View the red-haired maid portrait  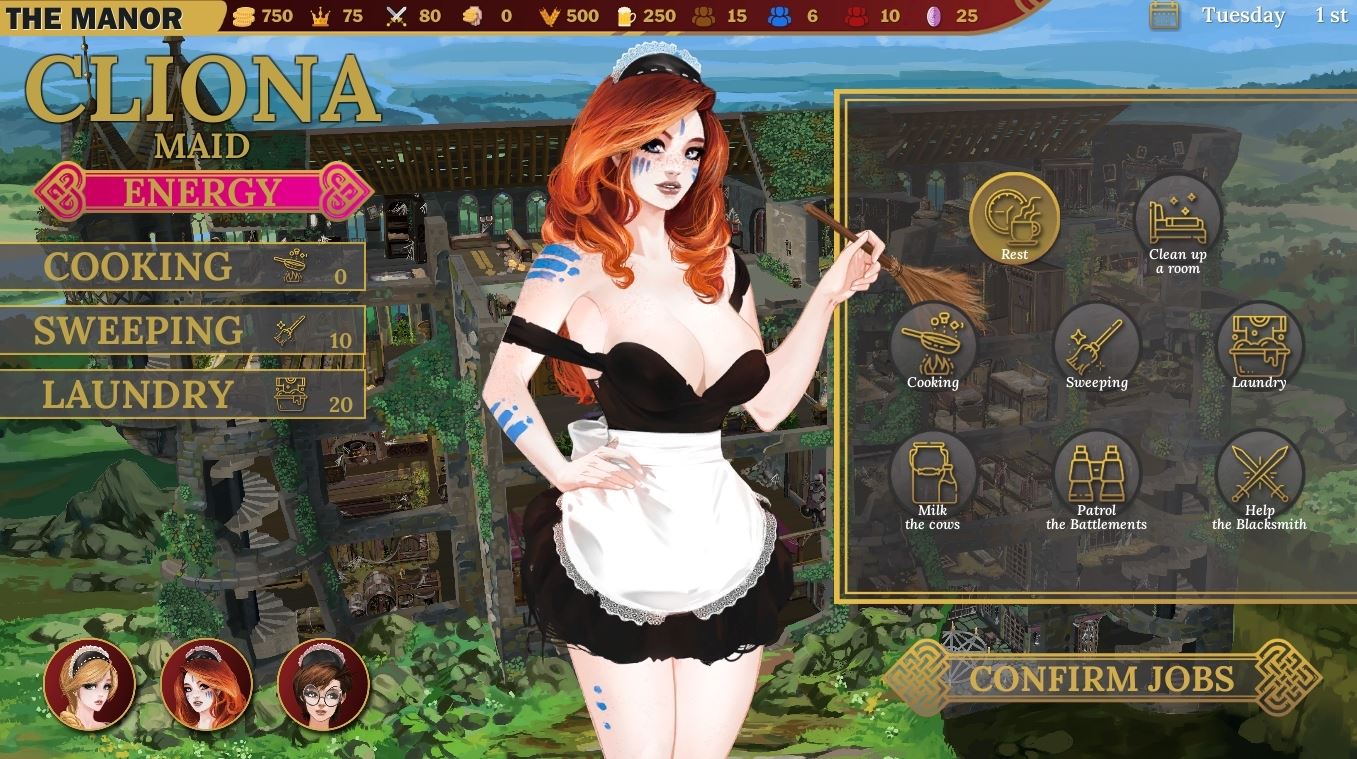pyautogui.click(x=204, y=684)
